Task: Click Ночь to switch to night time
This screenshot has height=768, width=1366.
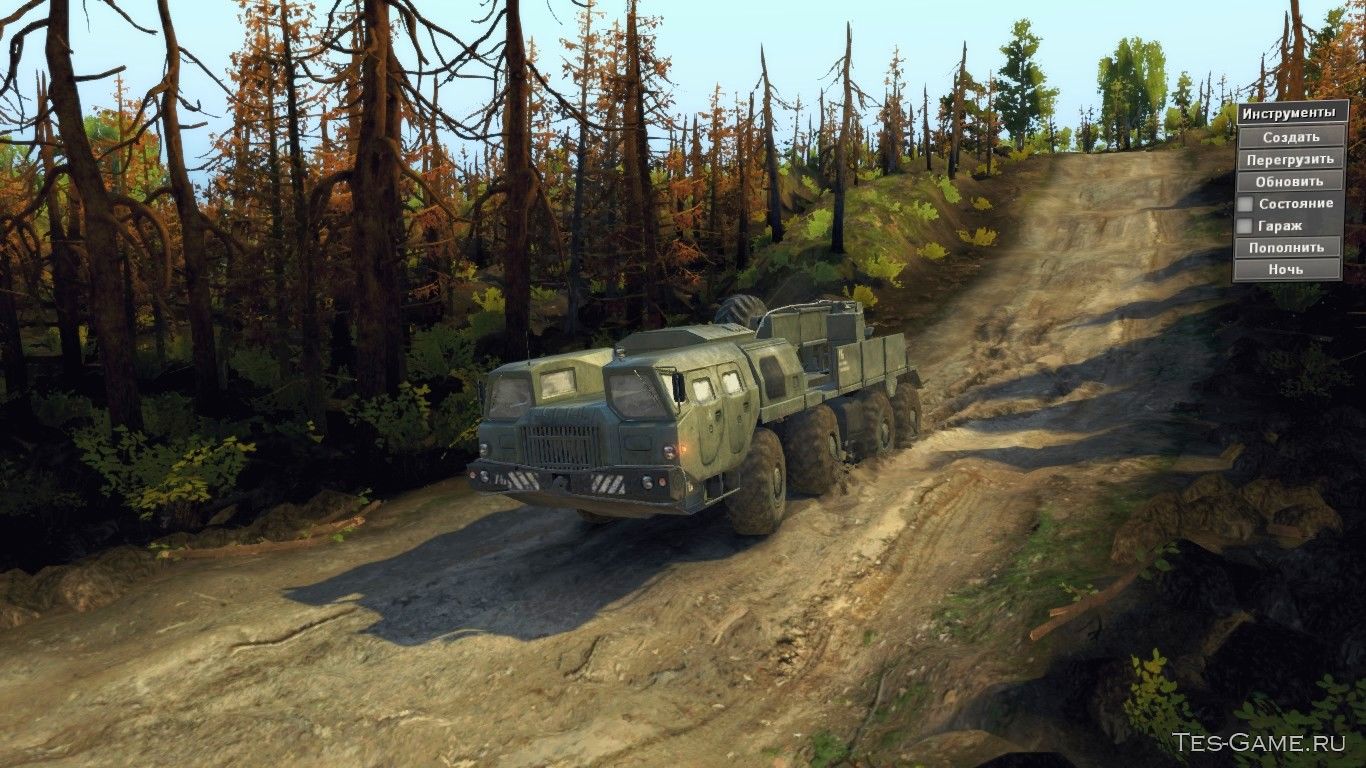Action: 1287,268
